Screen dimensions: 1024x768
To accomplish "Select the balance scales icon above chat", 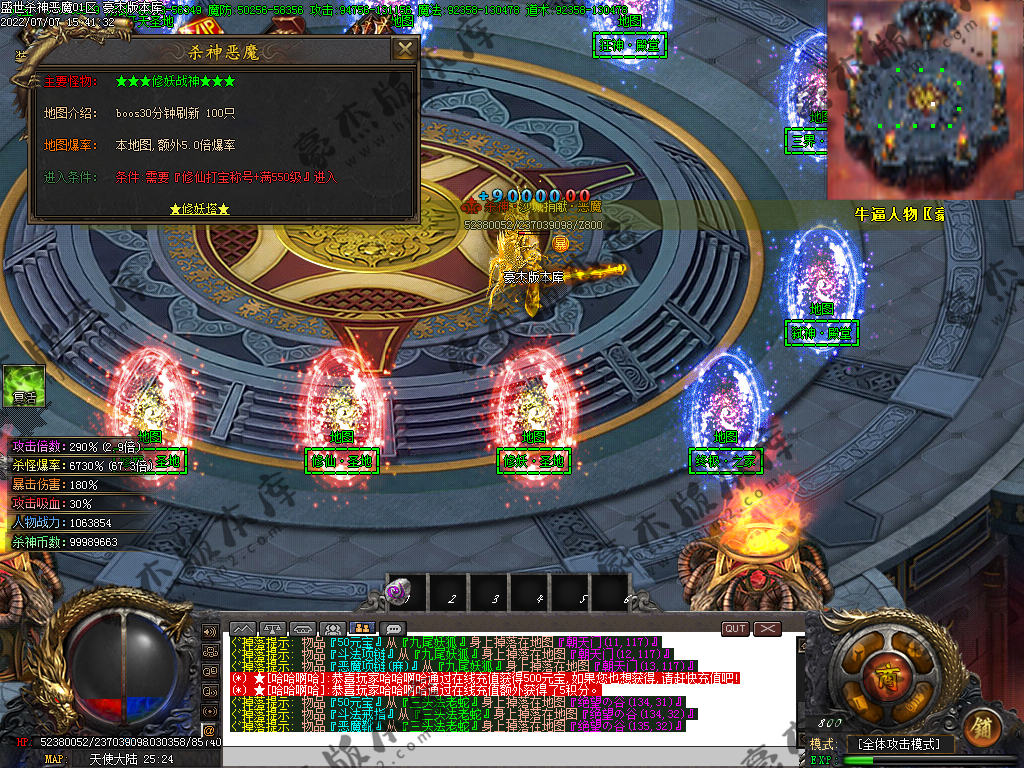I will [273, 629].
